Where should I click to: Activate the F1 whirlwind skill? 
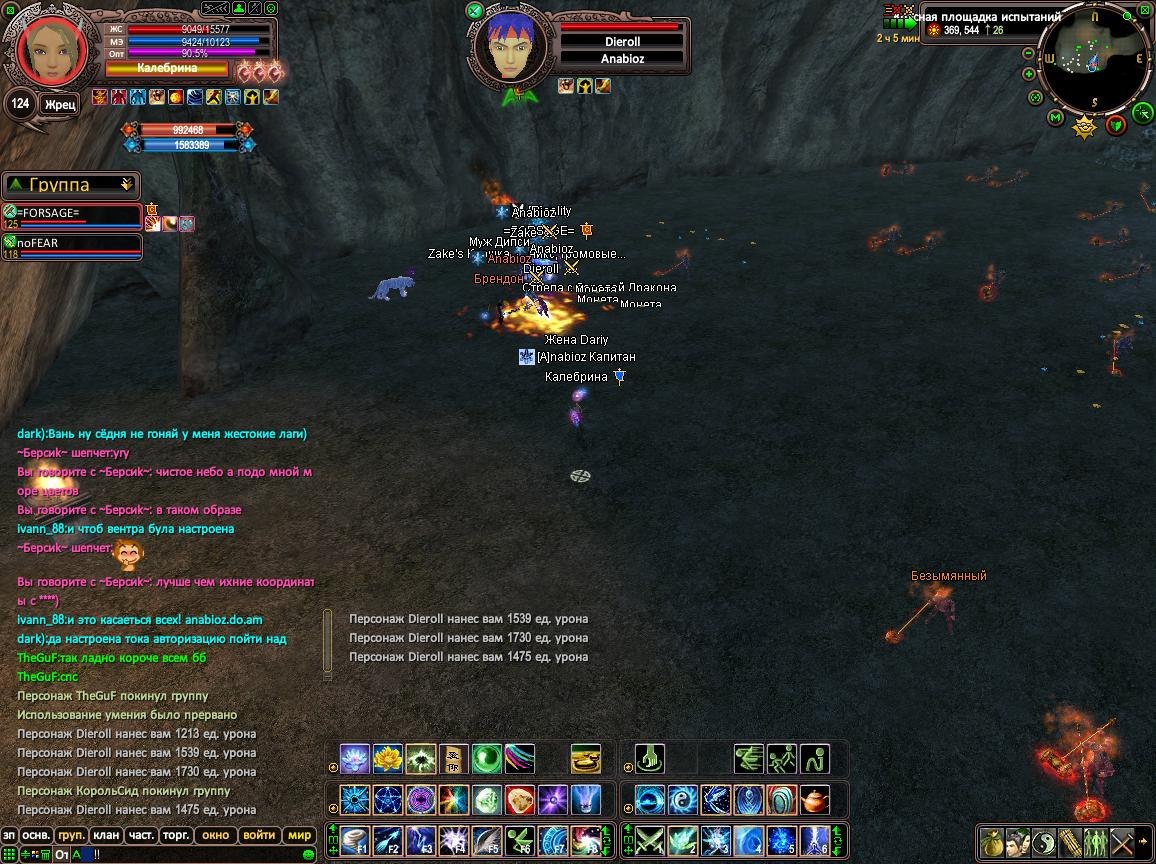pos(356,840)
